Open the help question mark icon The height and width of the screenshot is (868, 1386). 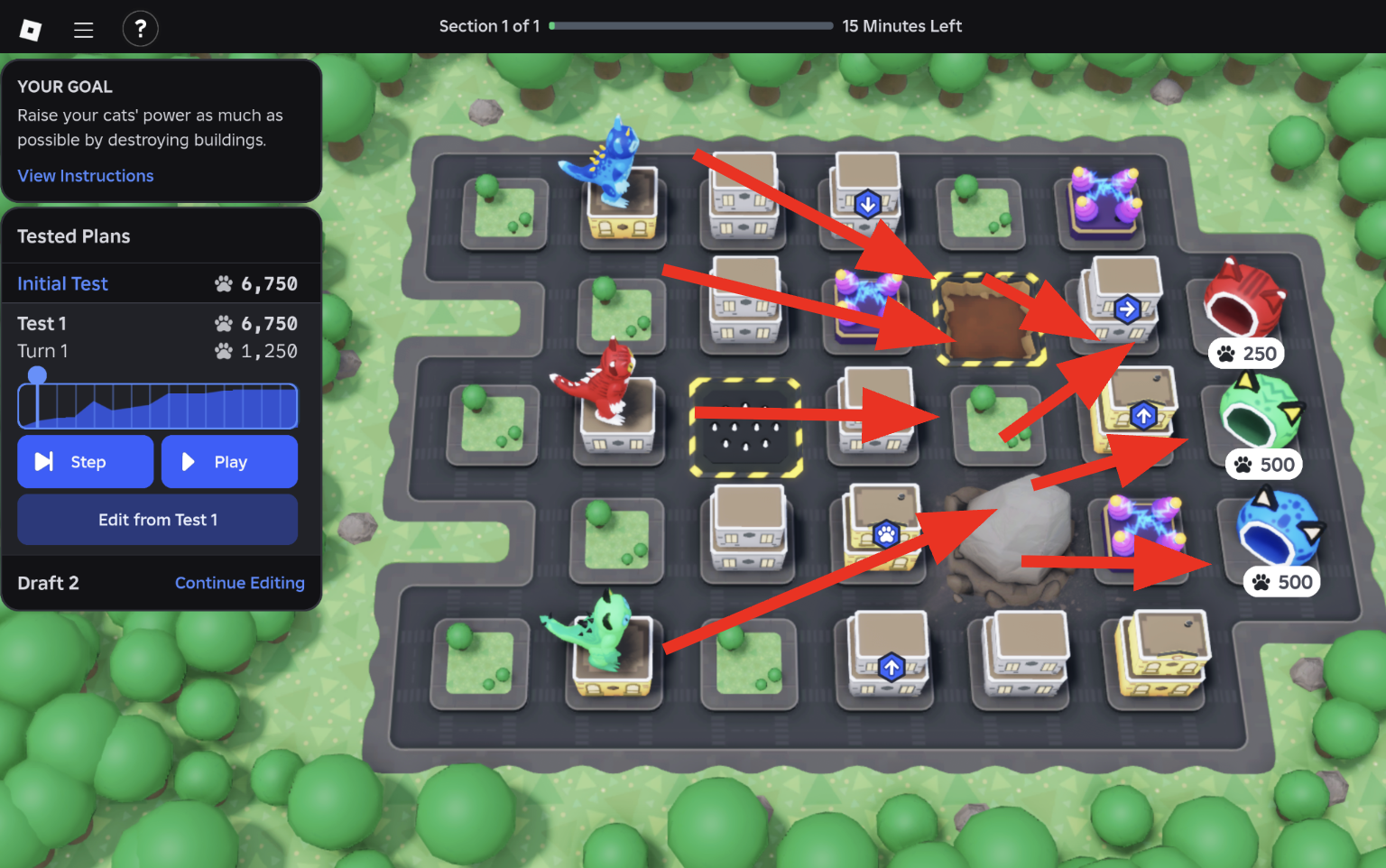tap(141, 28)
